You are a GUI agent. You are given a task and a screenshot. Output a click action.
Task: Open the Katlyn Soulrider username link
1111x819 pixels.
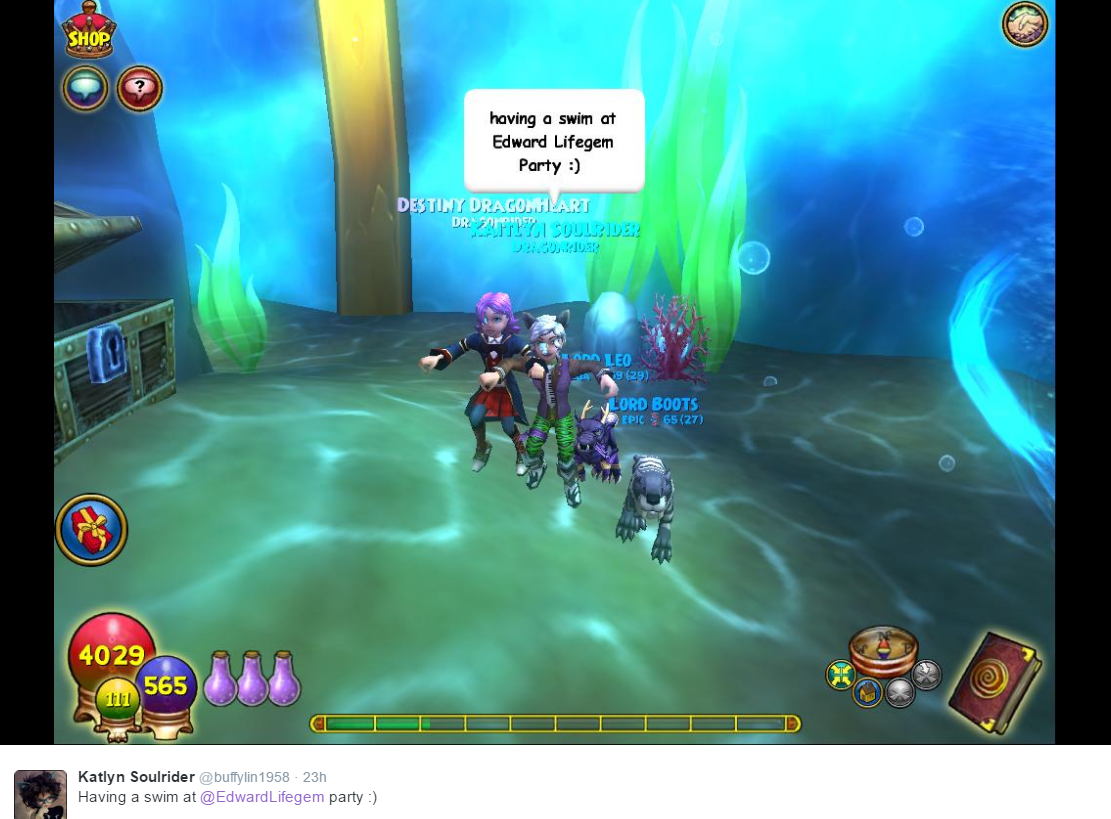pos(135,777)
